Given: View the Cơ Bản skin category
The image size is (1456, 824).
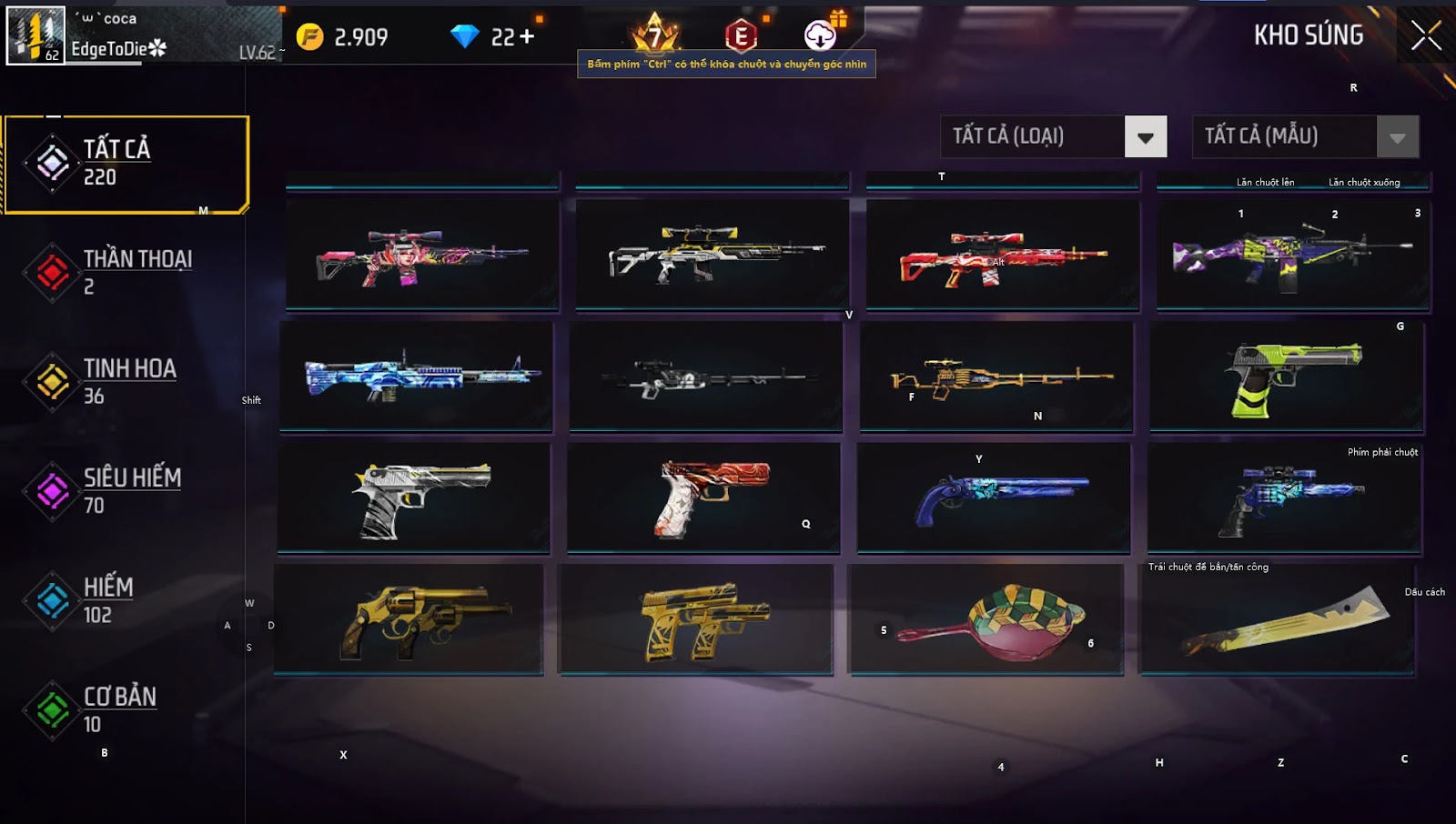Looking at the screenshot, I should tap(126, 709).
